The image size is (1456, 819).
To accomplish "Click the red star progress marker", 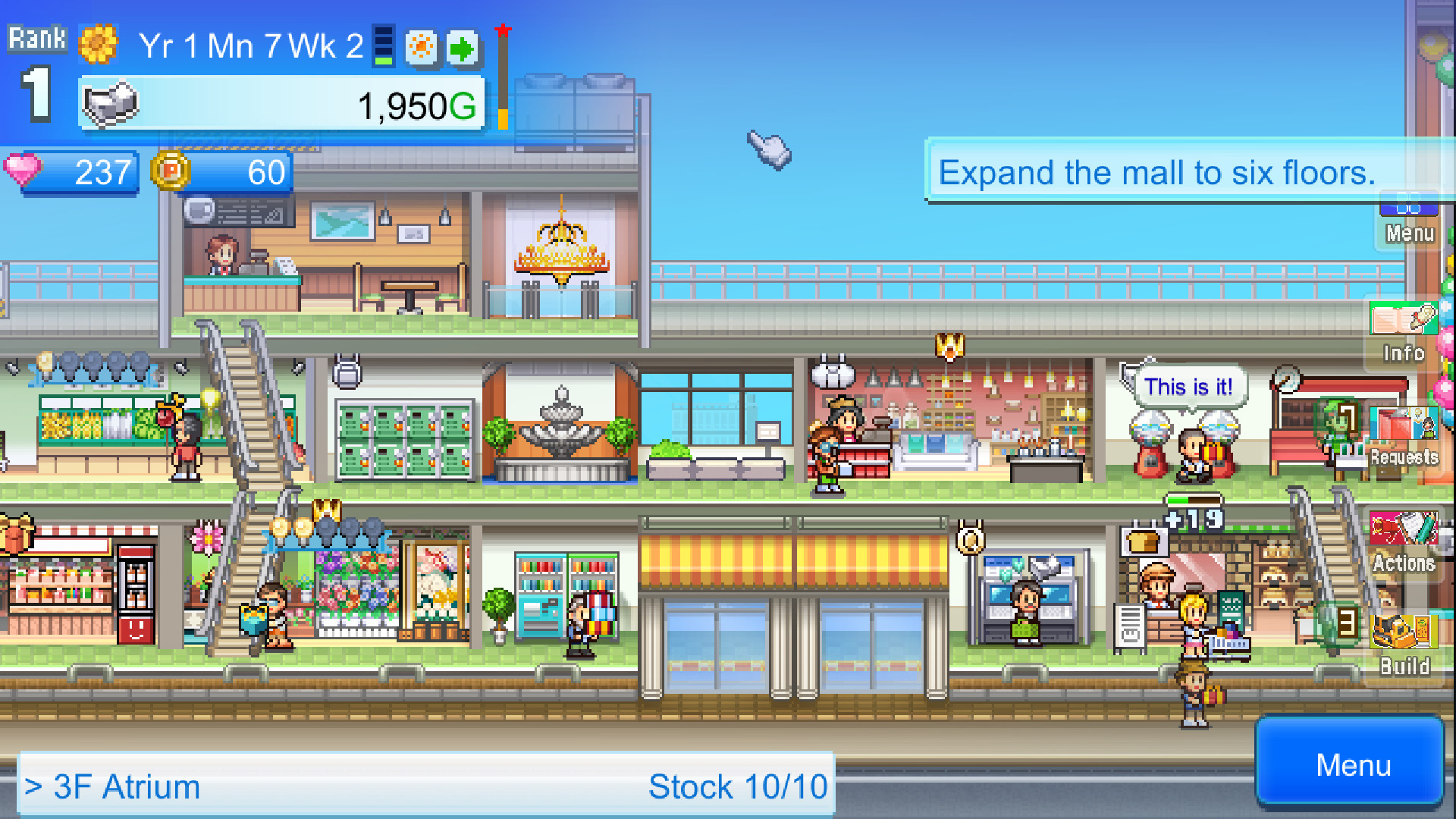I will [x=502, y=30].
